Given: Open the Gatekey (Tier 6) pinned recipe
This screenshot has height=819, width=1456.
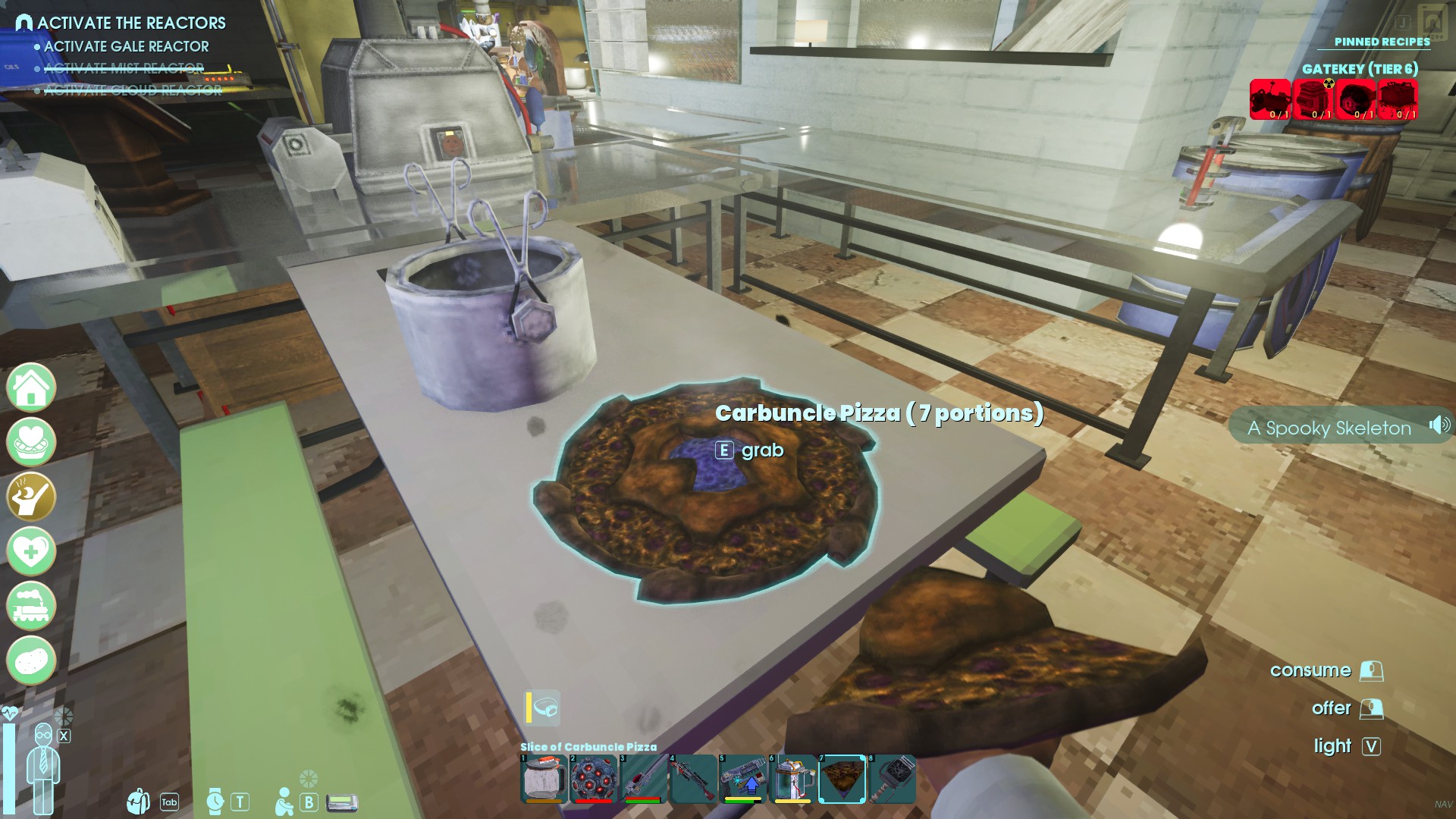Looking at the screenshot, I should (x=1360, y=69).
